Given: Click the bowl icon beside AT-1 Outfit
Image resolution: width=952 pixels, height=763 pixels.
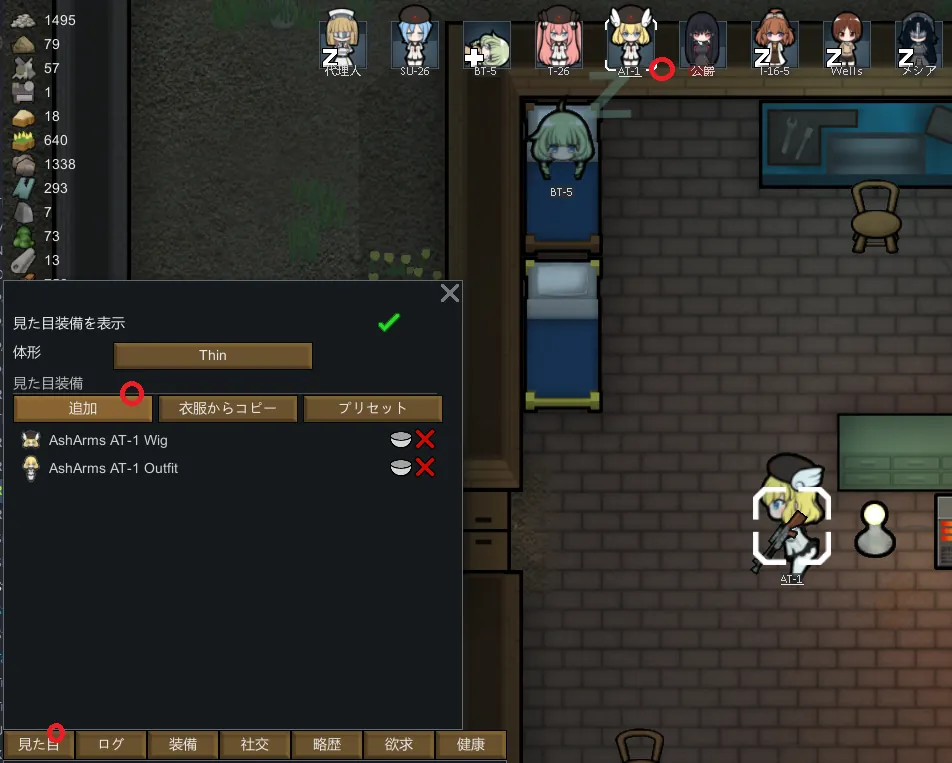Looking at the screenshot, I should coord(401,467).
